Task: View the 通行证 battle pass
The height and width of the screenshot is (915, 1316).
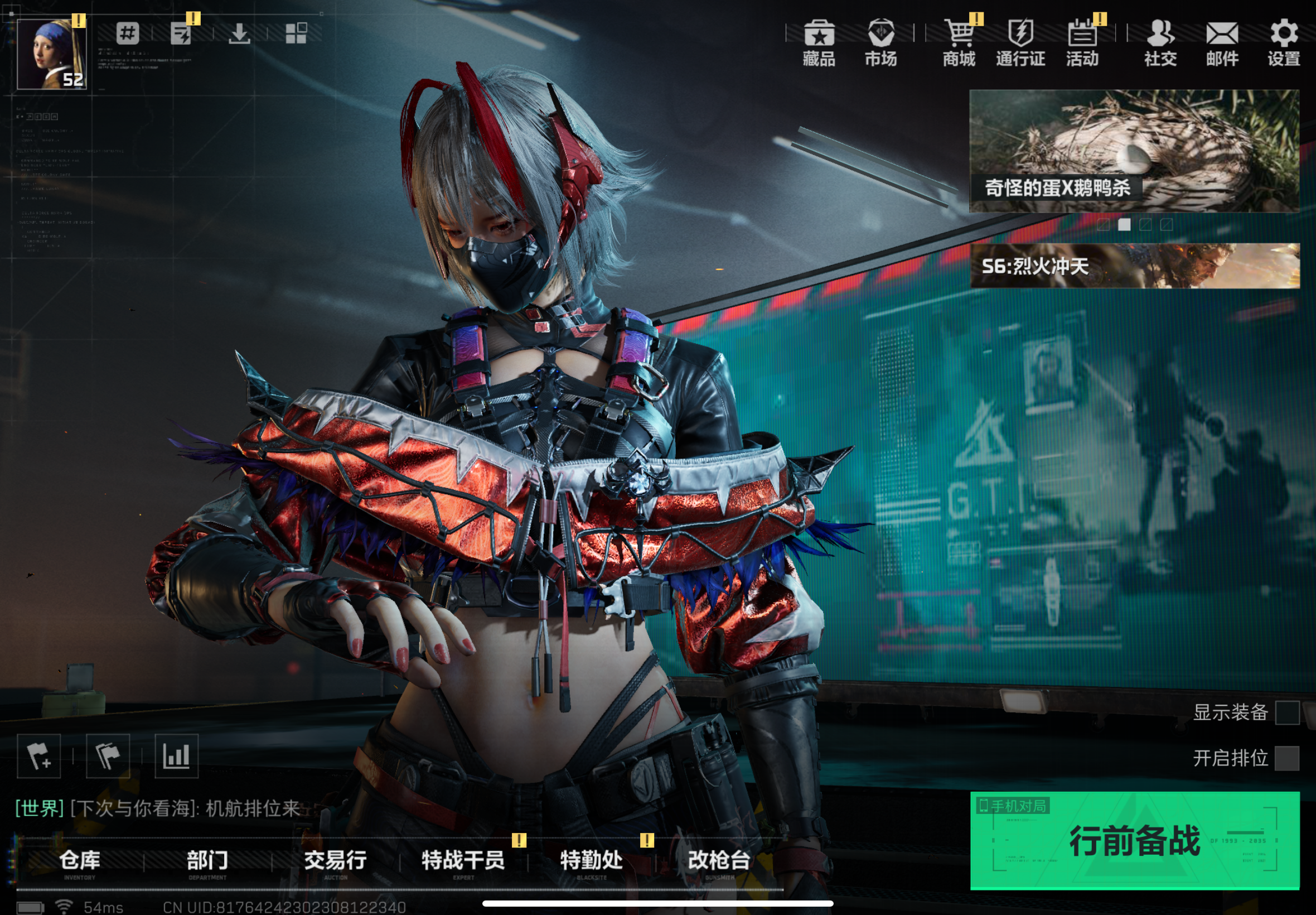Action: [1020, 42]
